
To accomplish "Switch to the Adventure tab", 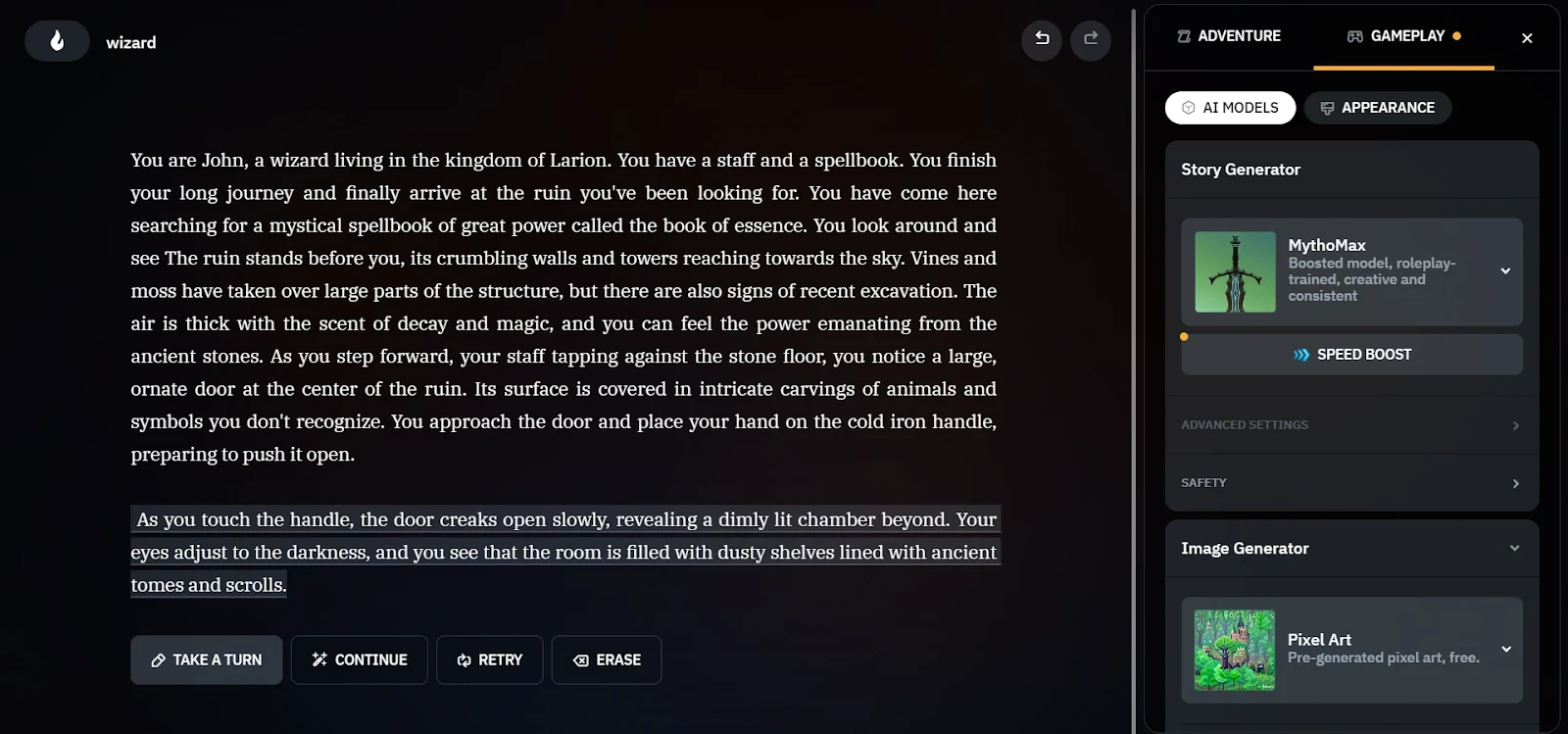I will [x=1229, y=36].
